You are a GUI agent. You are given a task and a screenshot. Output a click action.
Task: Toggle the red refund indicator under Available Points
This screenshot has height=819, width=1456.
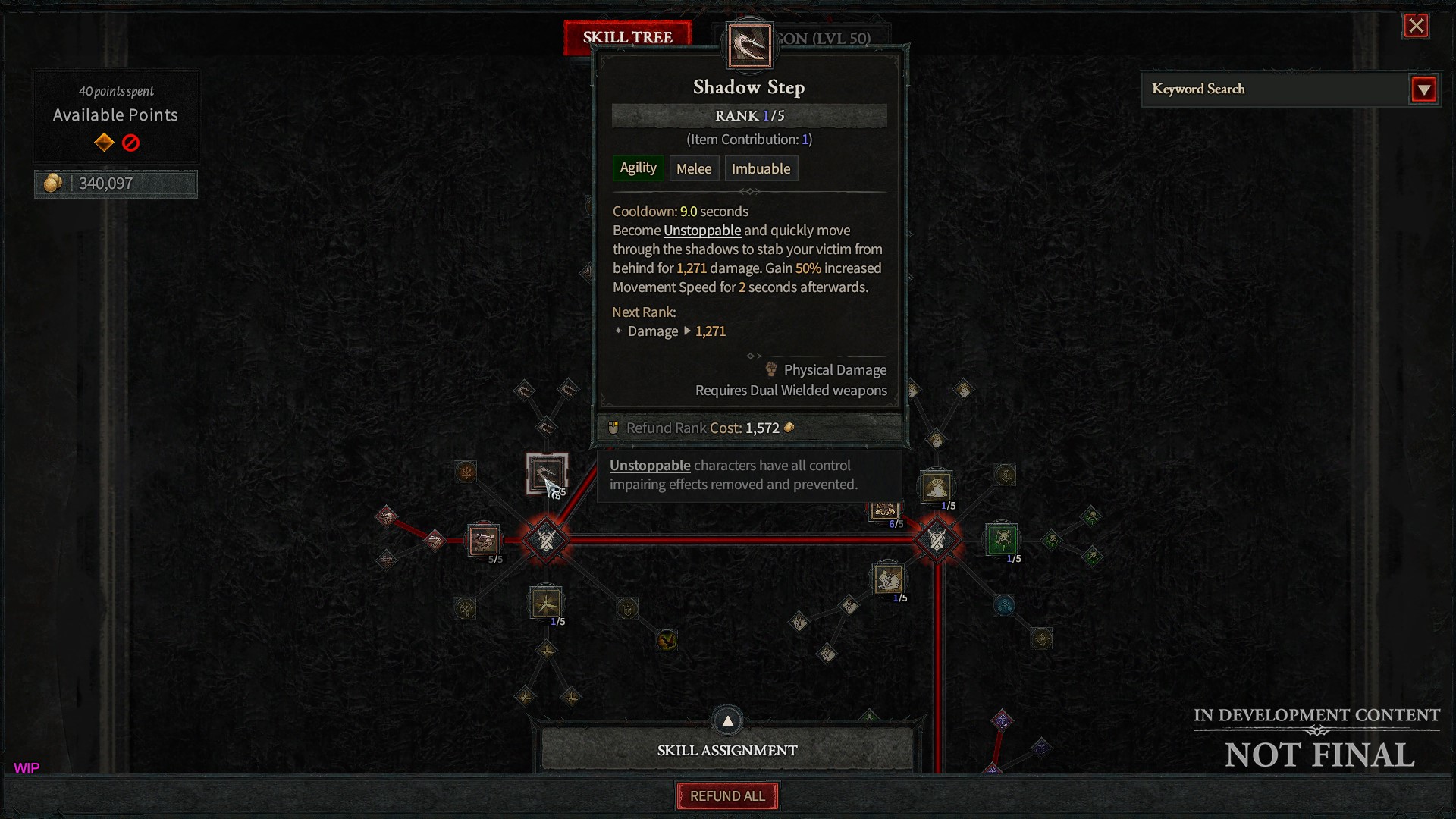(x=130, y=143)
